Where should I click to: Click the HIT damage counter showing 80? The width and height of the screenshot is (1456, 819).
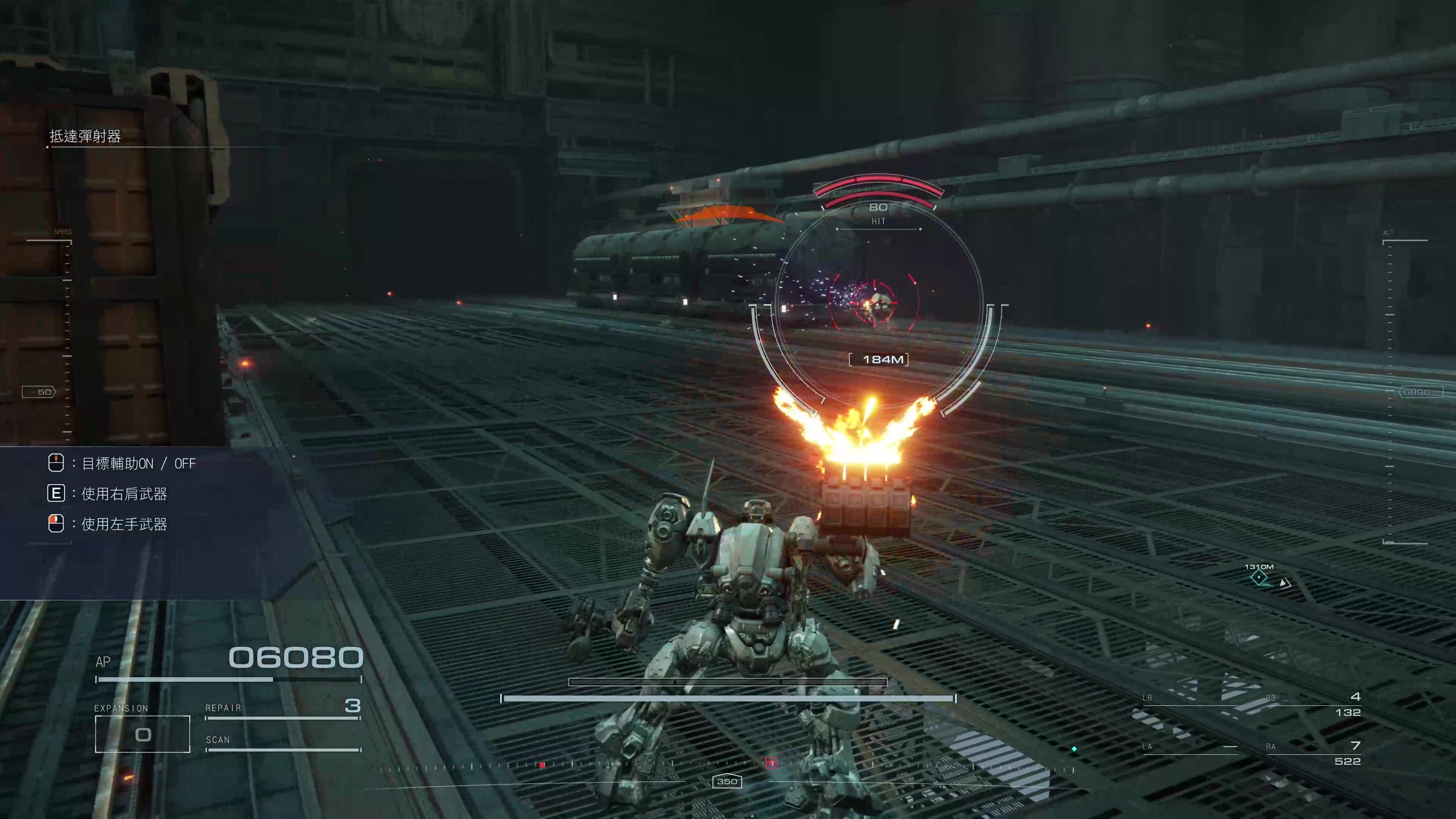coord(879,207)
